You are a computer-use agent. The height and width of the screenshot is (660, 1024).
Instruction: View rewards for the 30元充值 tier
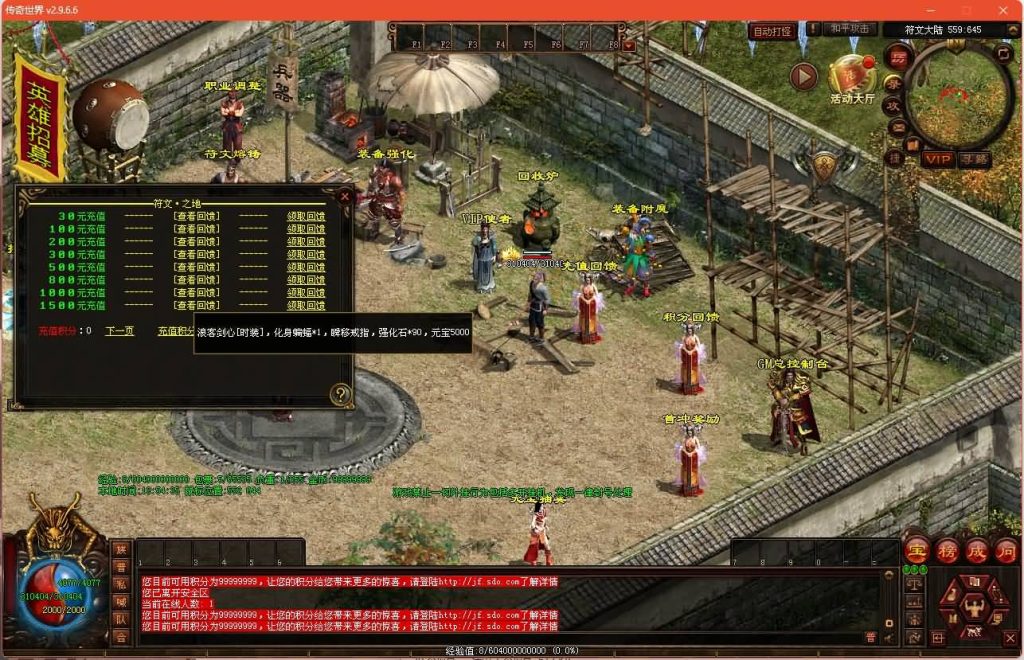pyautogui.click(x=196, y=216)
